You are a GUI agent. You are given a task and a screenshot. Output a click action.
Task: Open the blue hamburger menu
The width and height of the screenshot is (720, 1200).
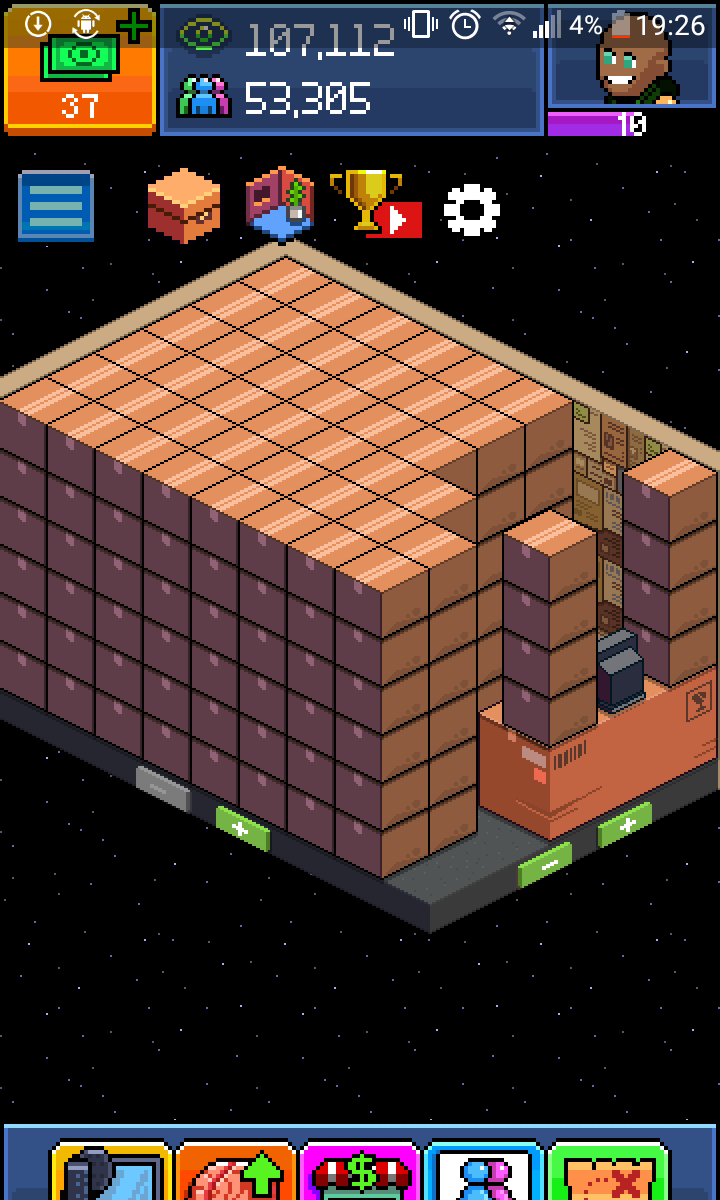(x=56, y=206)
